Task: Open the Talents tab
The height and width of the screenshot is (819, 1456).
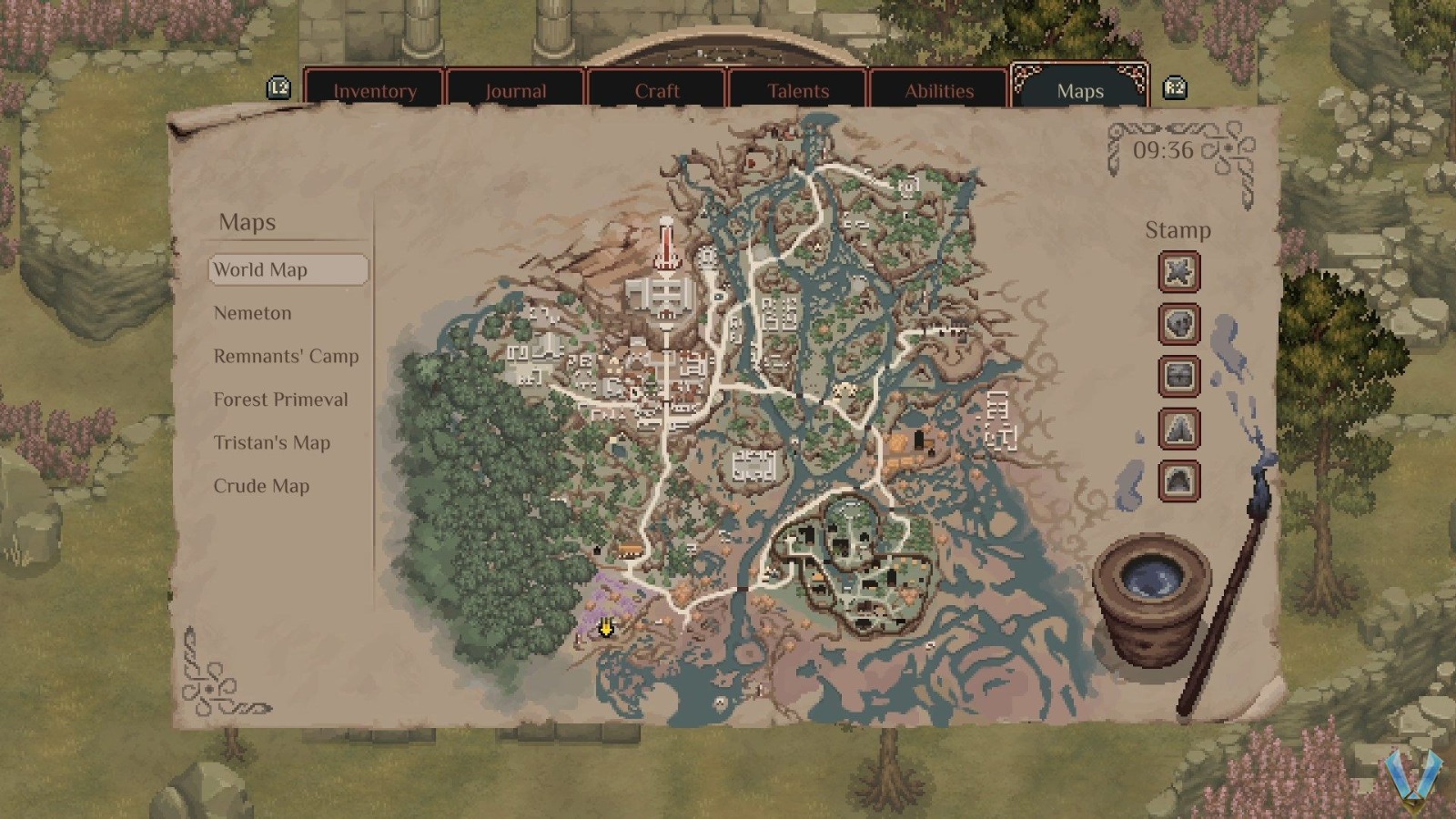Action: tap(798, 91)
